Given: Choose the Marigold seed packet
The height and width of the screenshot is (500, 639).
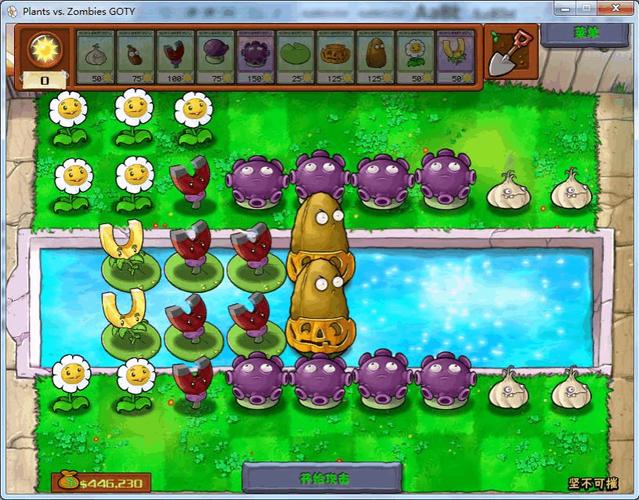Looking at the screenshot, I should click(x=415, y=56).
